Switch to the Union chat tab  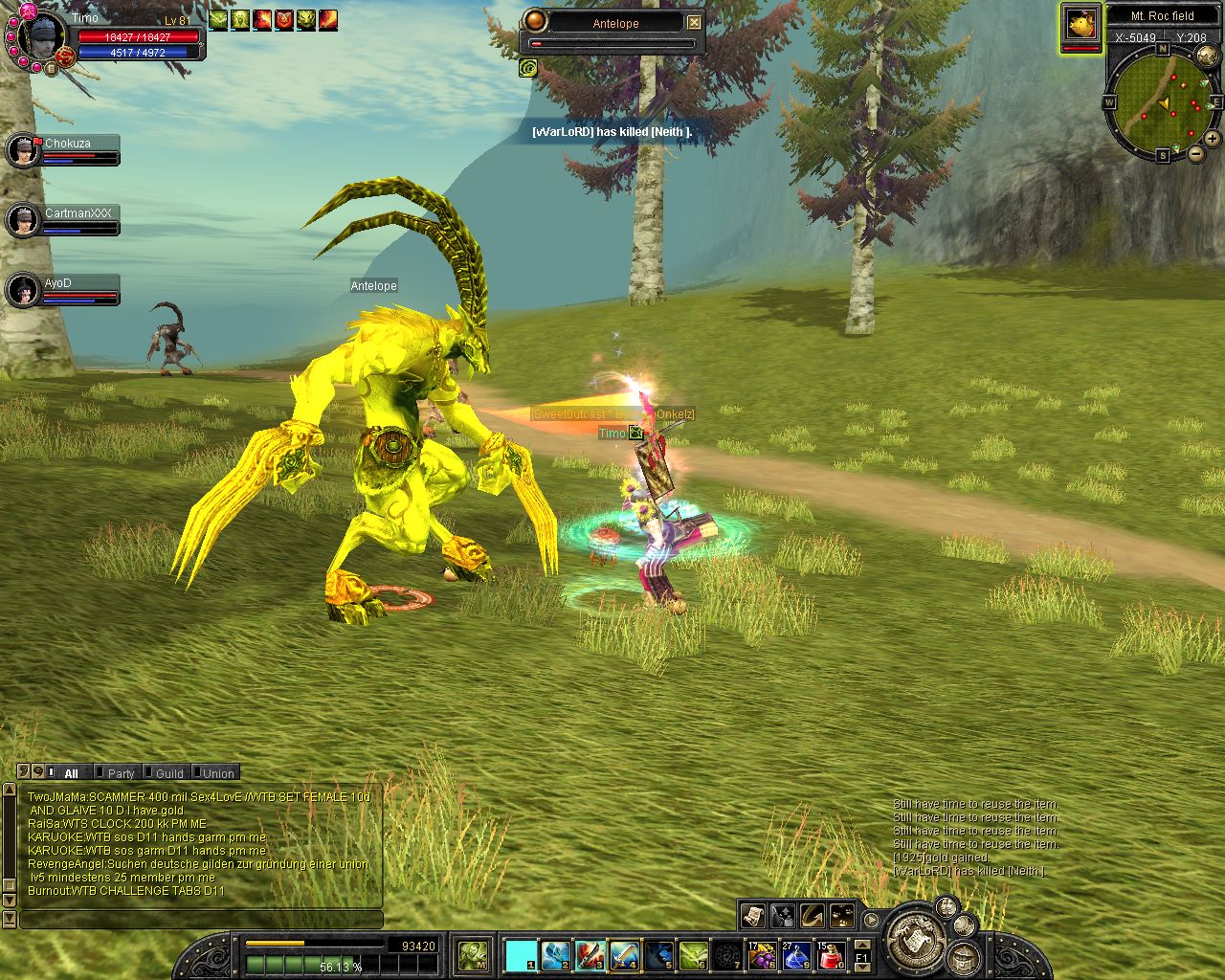217,773
